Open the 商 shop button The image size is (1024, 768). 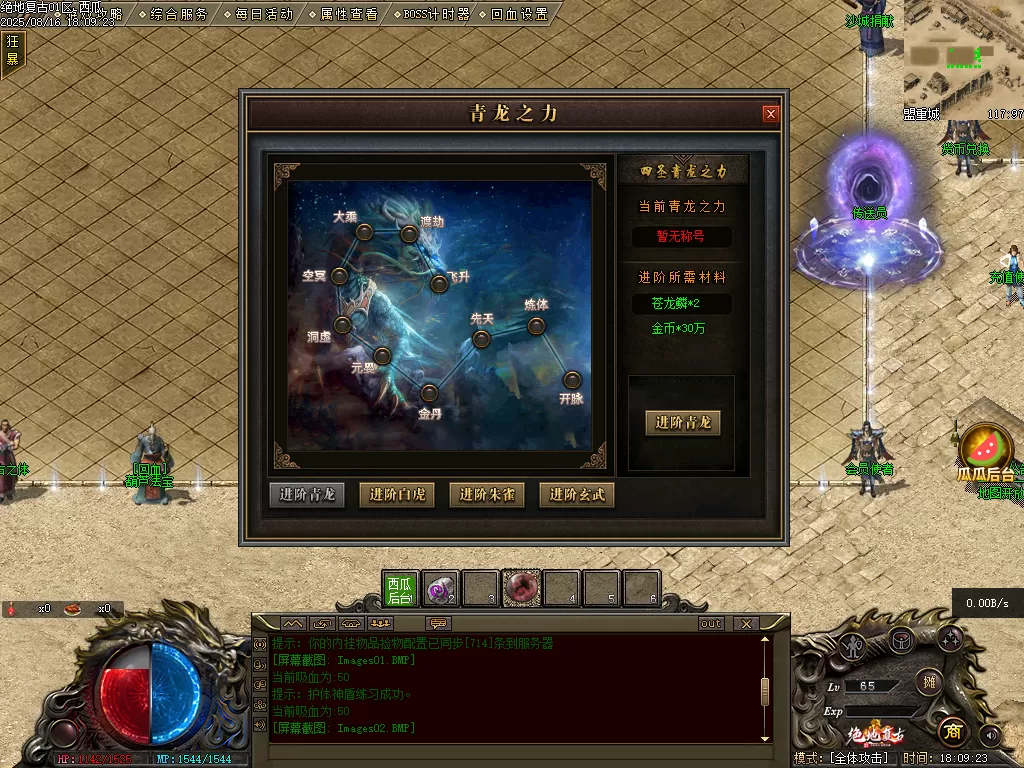click(953, 732)
